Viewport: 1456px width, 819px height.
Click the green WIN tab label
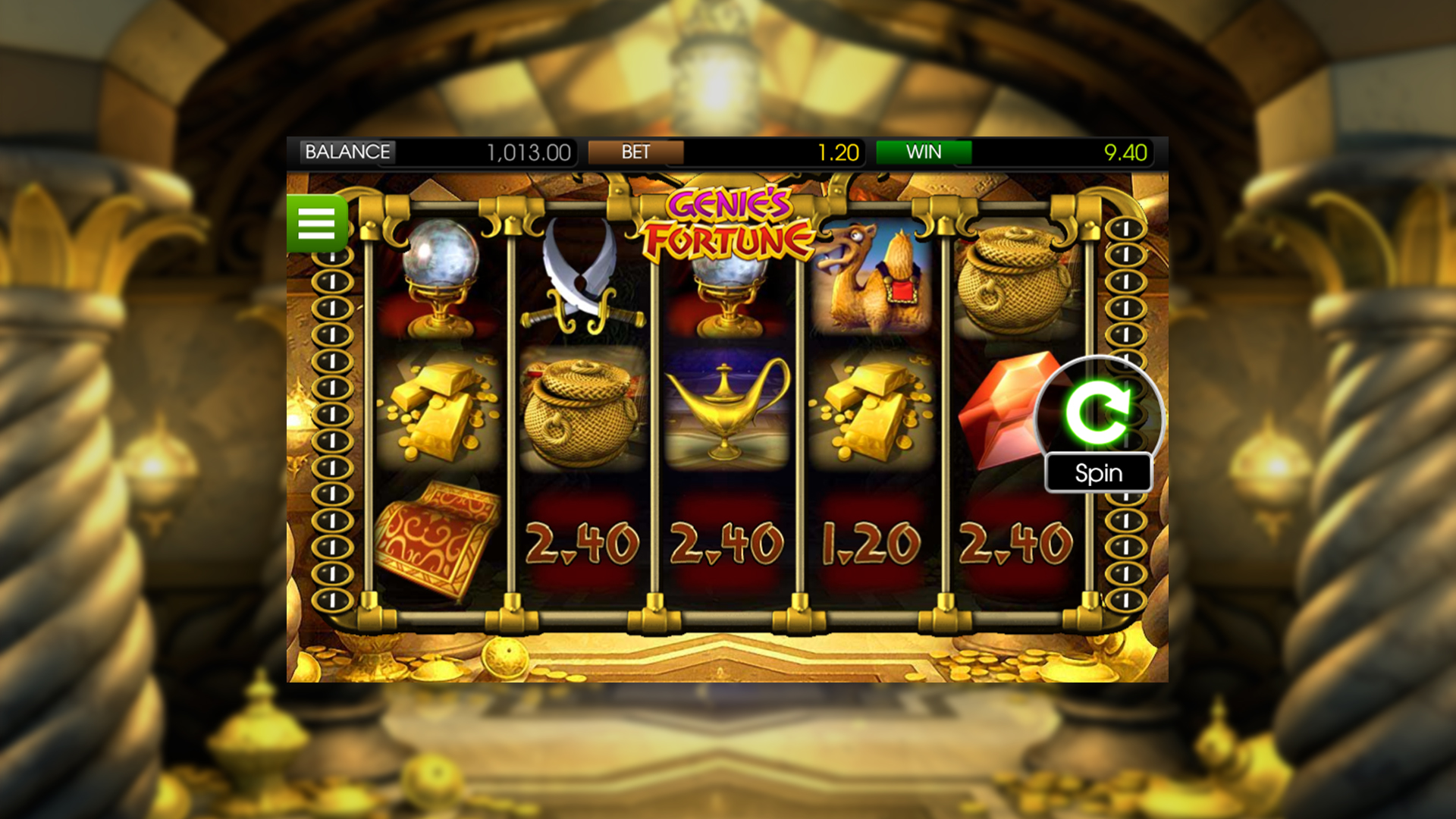(924, 152)
